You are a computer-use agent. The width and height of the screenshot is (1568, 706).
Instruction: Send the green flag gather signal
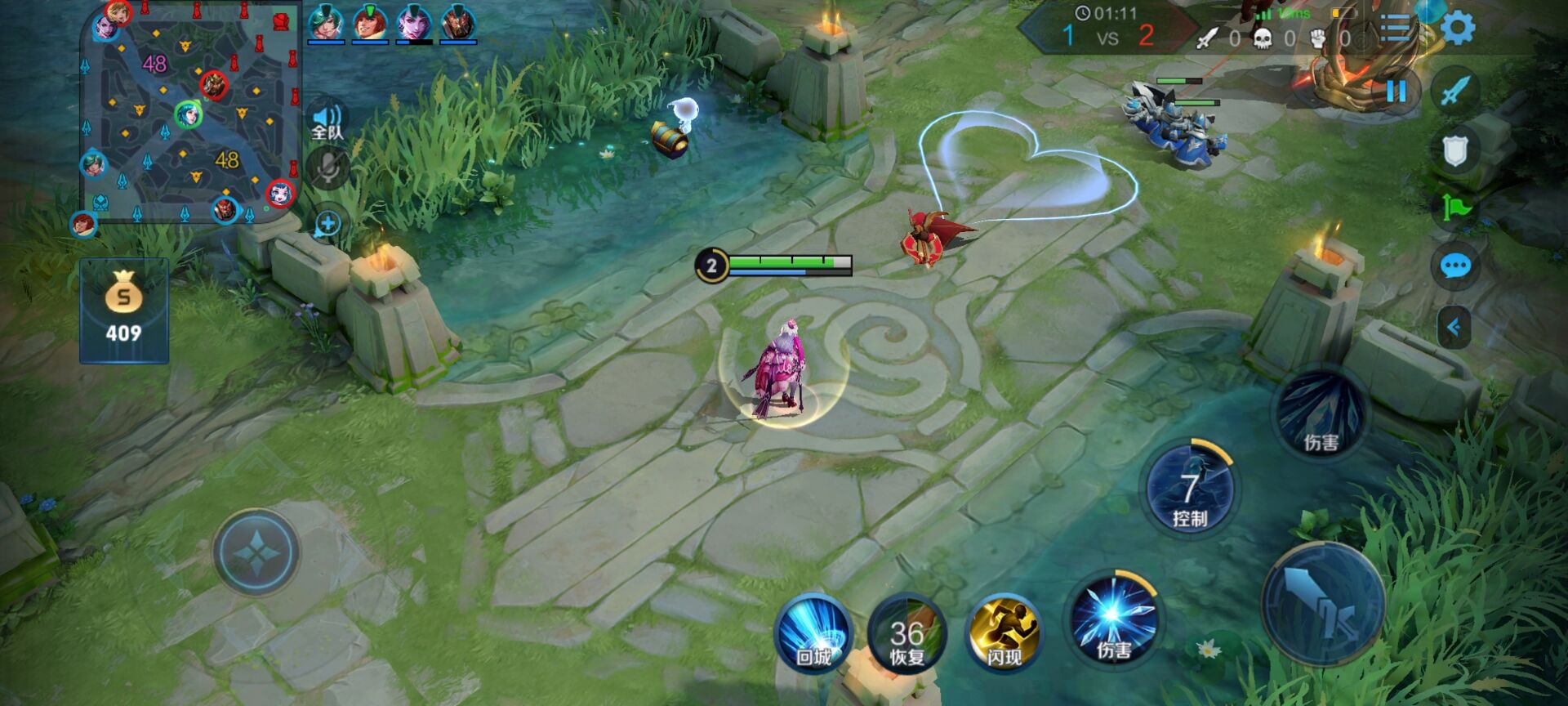click(1455, 208)
